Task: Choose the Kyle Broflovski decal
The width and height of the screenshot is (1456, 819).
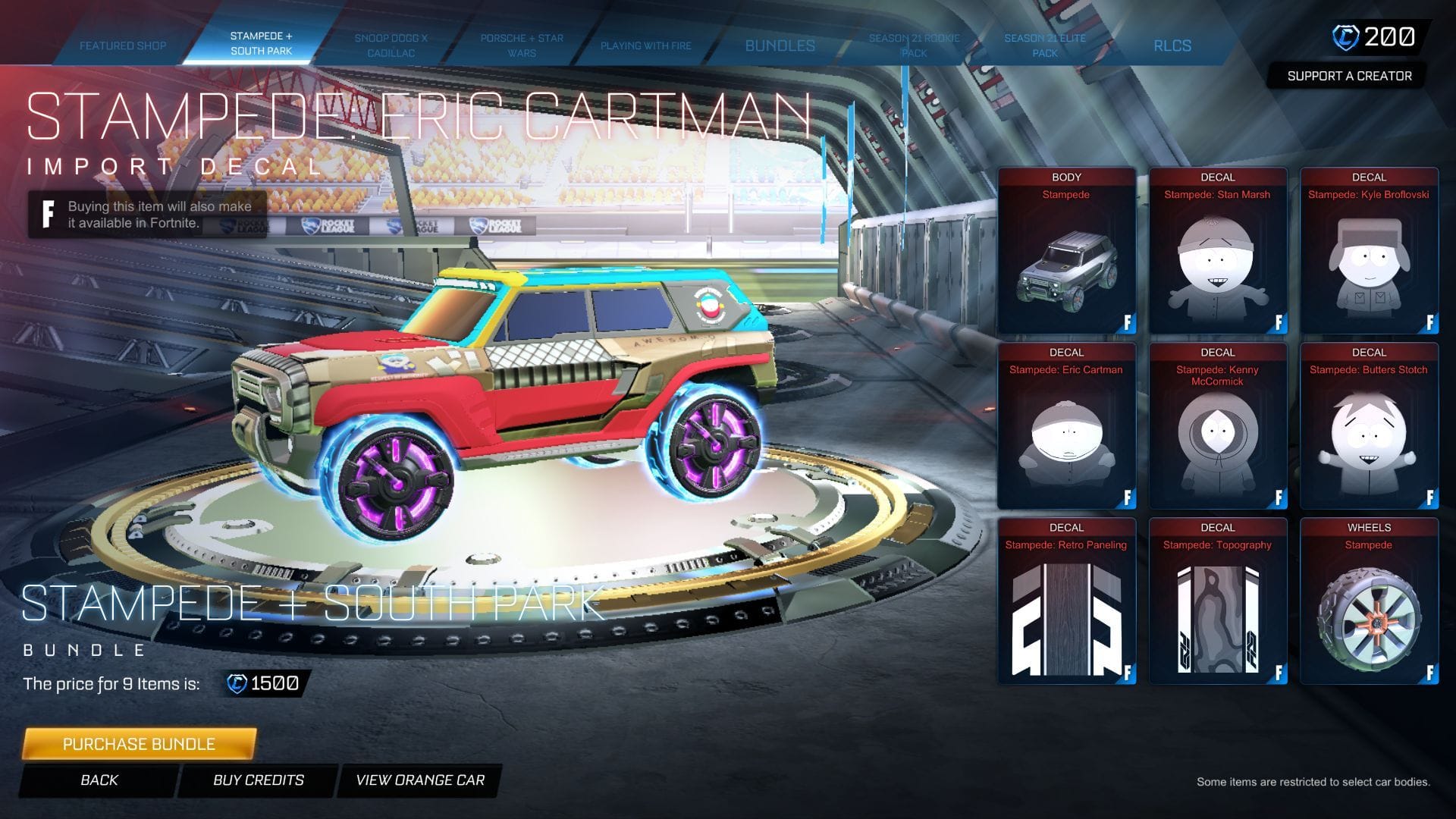Action: pyautogui.click(x=1369, y=252)
